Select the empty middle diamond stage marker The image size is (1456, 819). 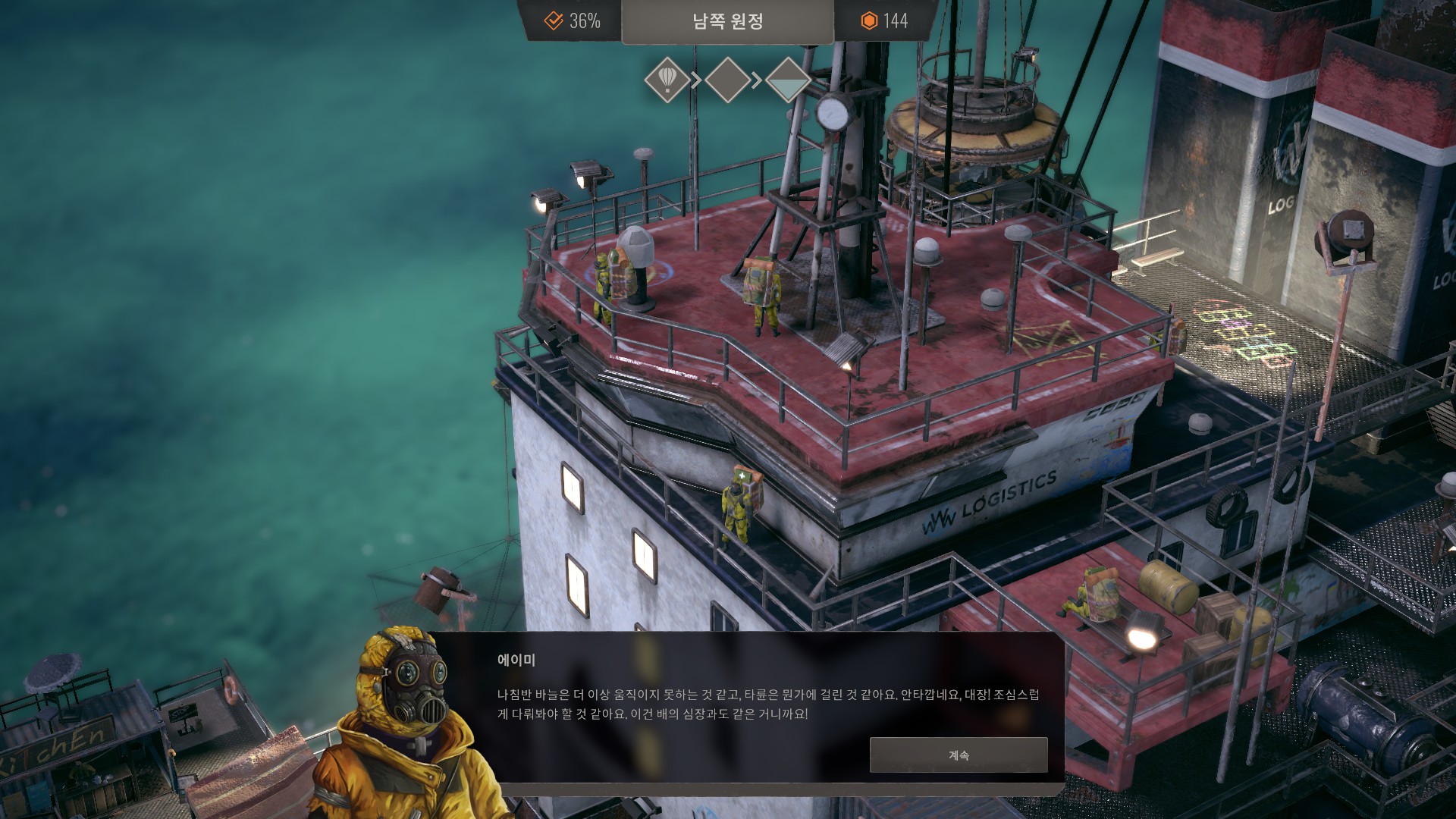click(727, 80)
